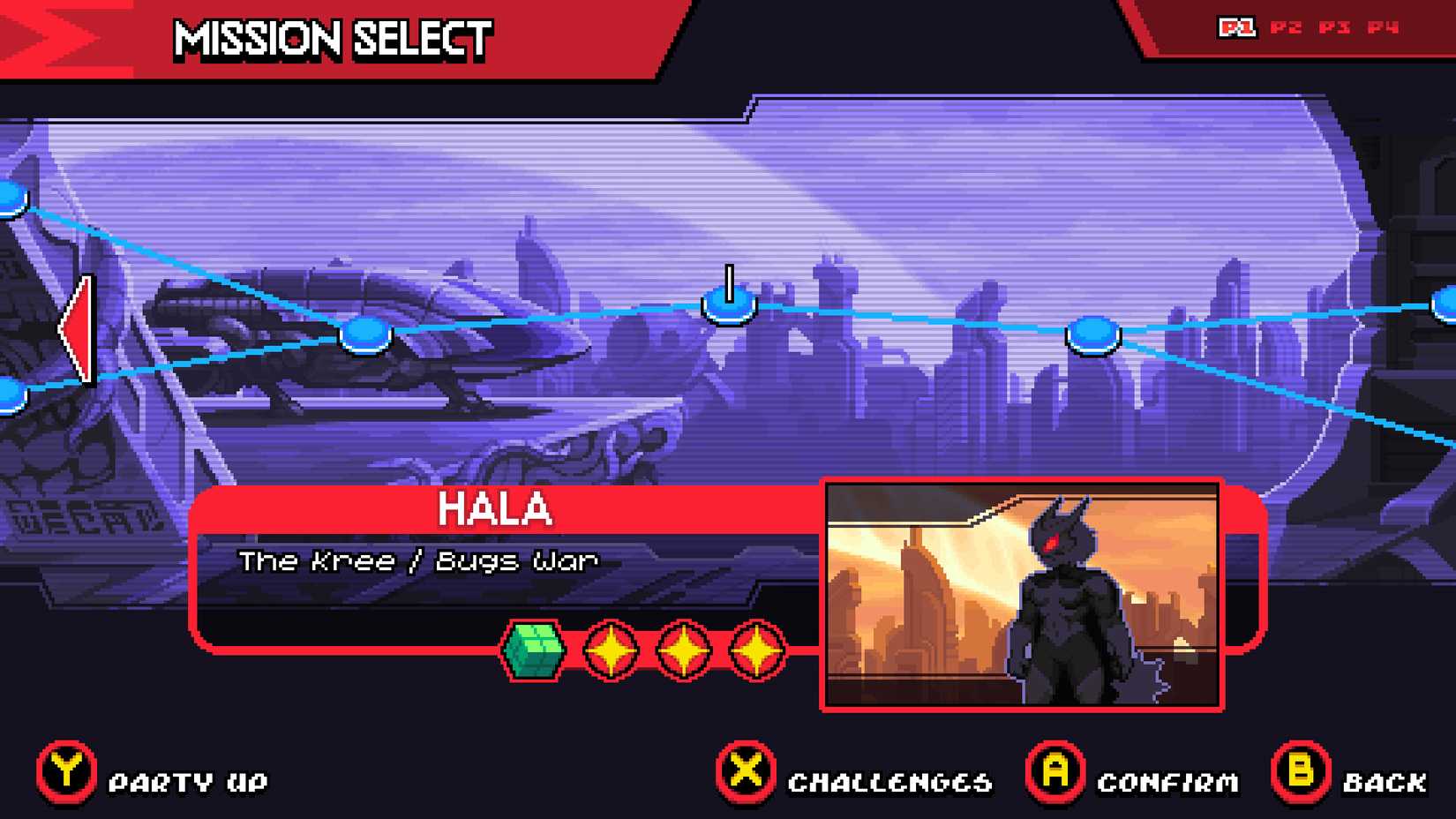Select the blue mission node on the alien ship
1456x819 pixels.
364,334
